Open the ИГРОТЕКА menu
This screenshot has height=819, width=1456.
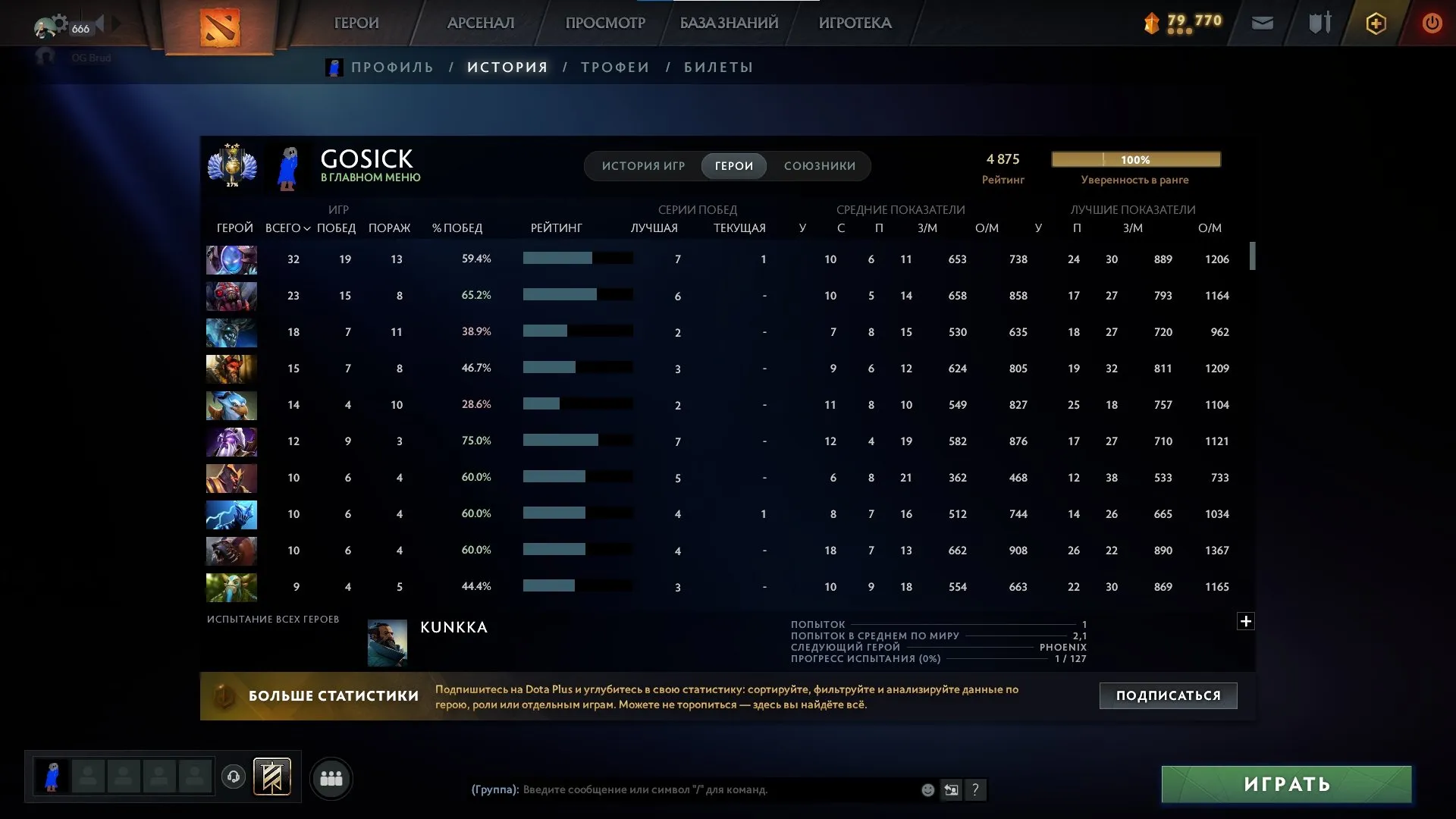pyautogui.click(x=855, y=23)
